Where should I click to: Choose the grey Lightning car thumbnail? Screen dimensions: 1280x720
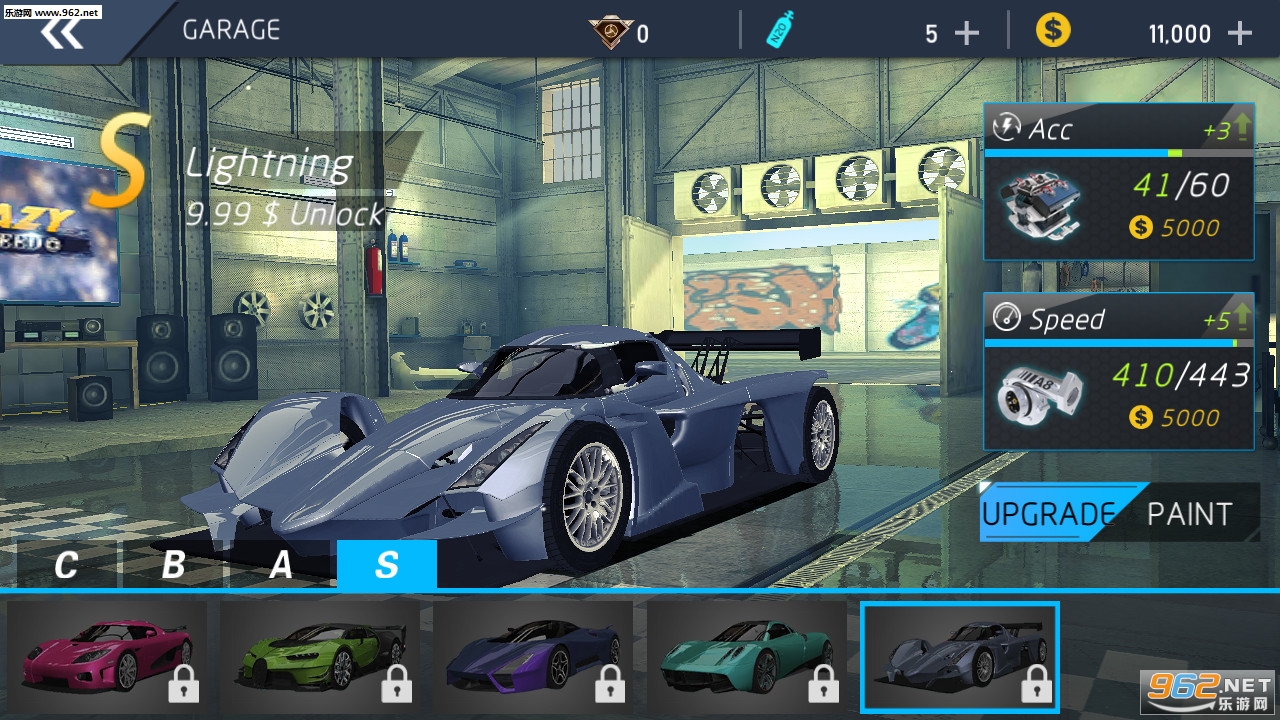click(x=960, y=655)
